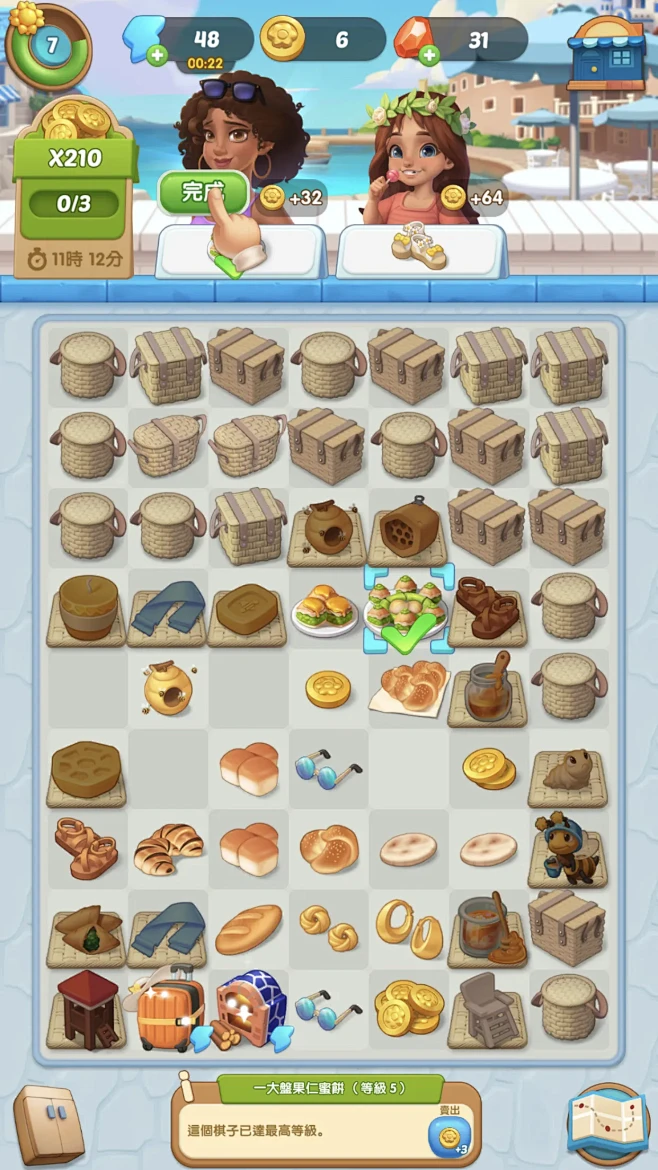658x1170 pixels.
Task: Select the orange suitcase generator tile
Action: click(168, 1009)
